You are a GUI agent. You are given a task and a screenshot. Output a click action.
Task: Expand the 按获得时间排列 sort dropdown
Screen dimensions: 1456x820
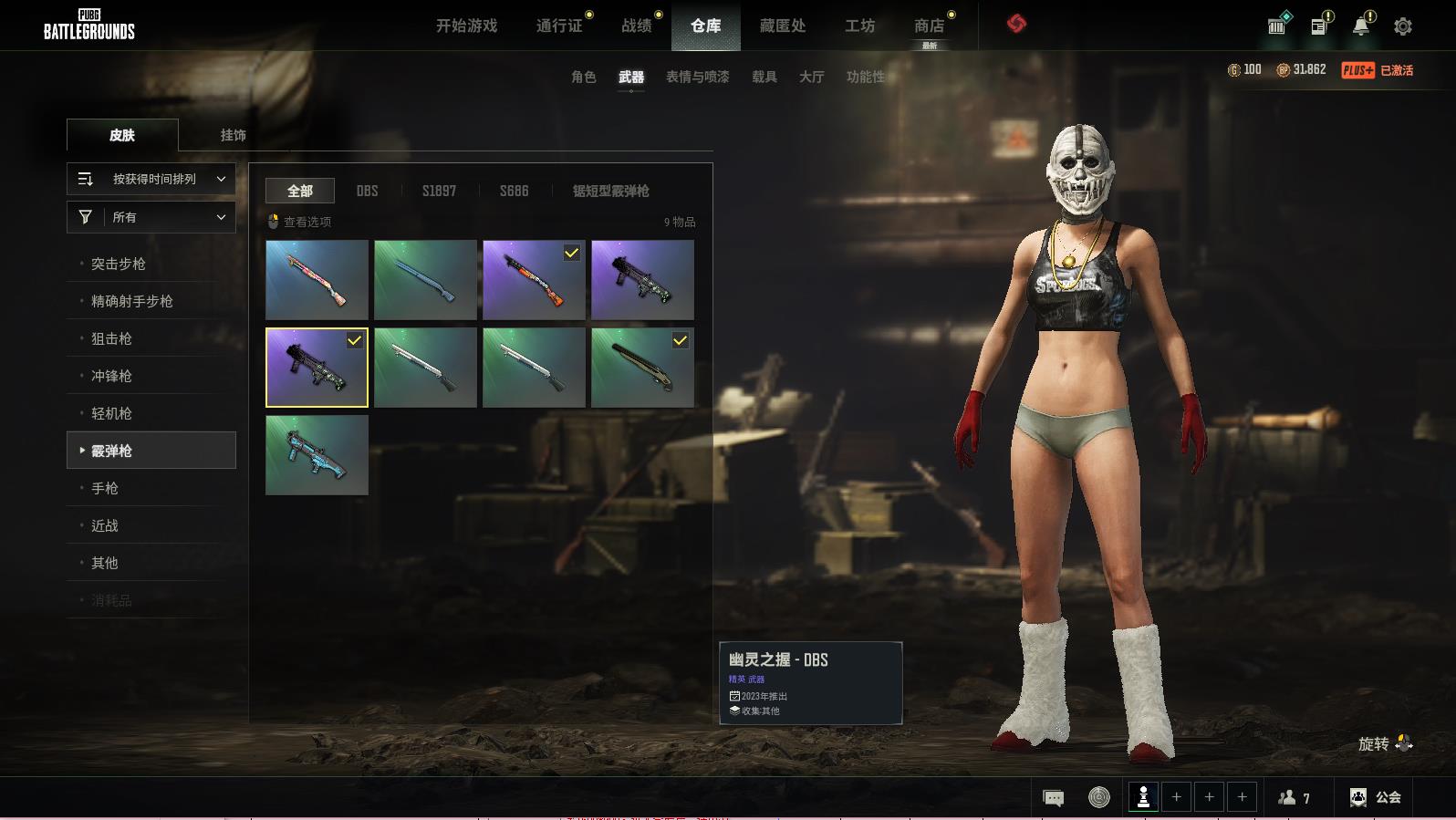click(151, 179)
